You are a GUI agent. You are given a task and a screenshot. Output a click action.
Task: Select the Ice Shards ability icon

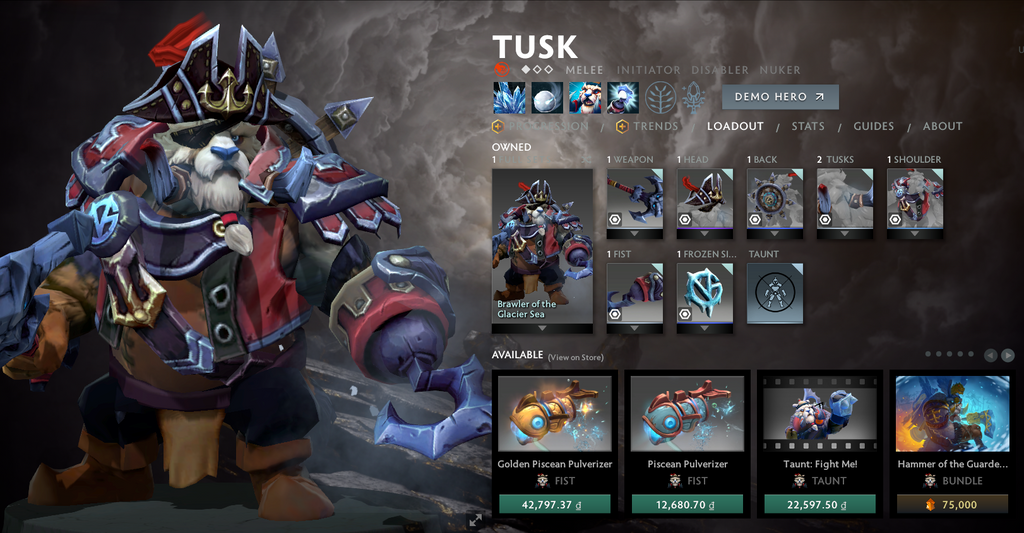point(509,97)
